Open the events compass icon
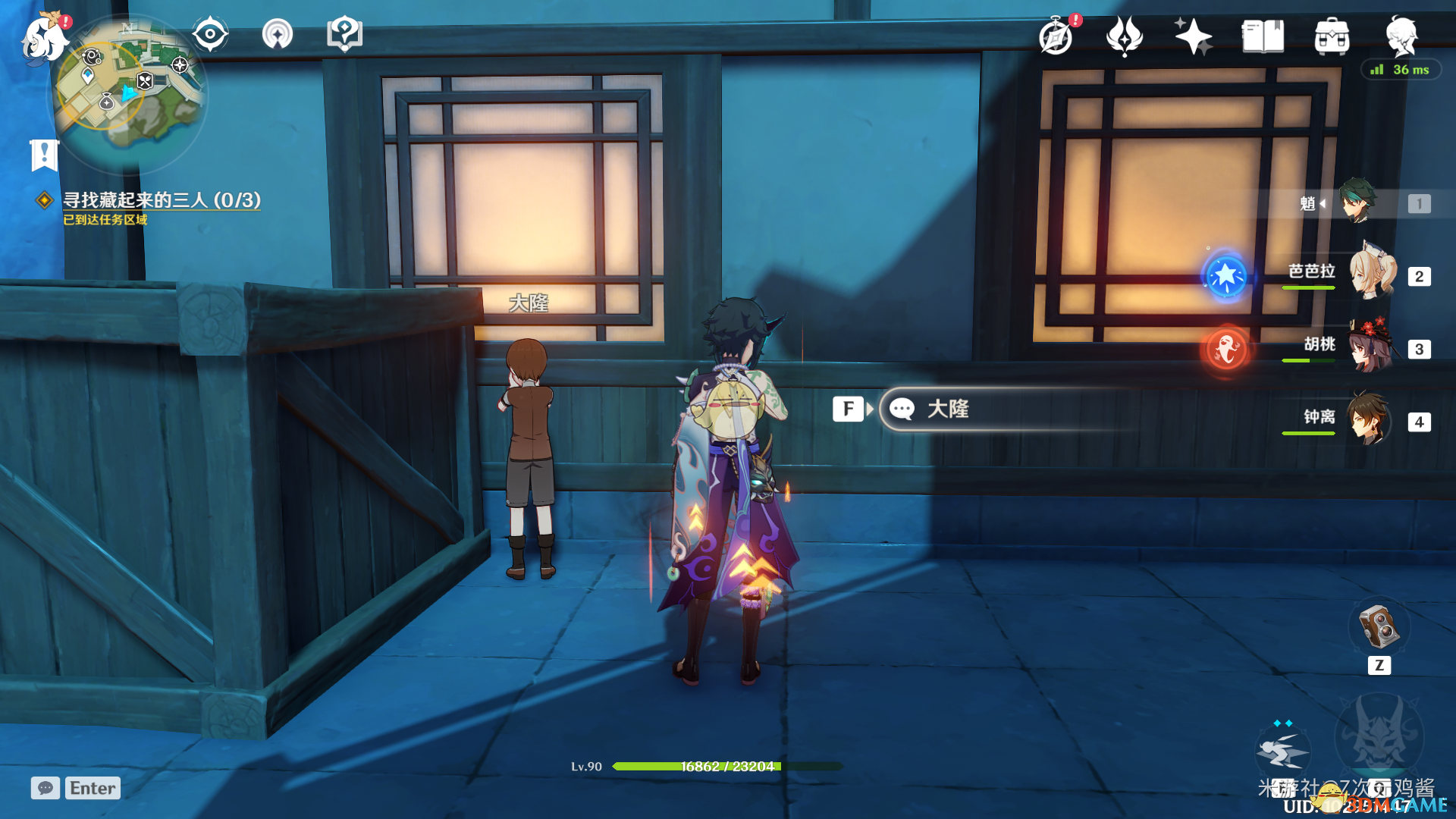Image resolution: width=1456 pixels, height=819 pixels. coord(1056,36)
